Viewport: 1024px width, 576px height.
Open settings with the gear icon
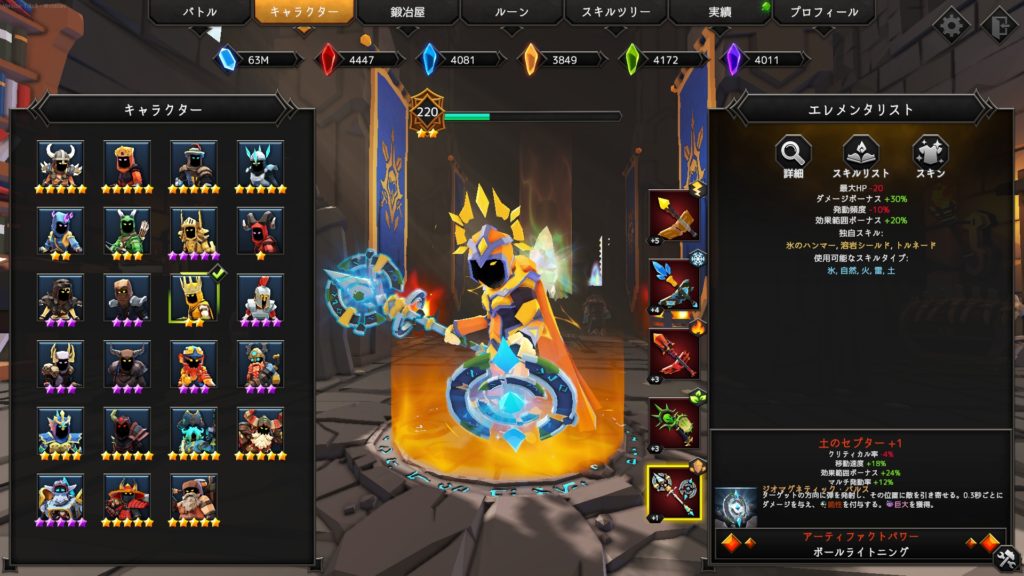click(x=950, y=24)
